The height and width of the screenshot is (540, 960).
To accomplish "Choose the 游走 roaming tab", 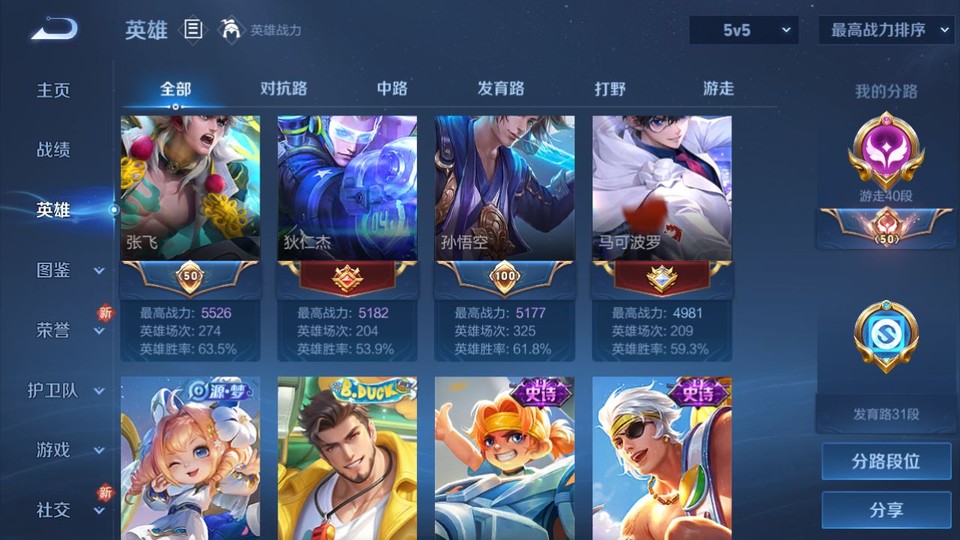I will pyautogui.click(x=718, y=88).
